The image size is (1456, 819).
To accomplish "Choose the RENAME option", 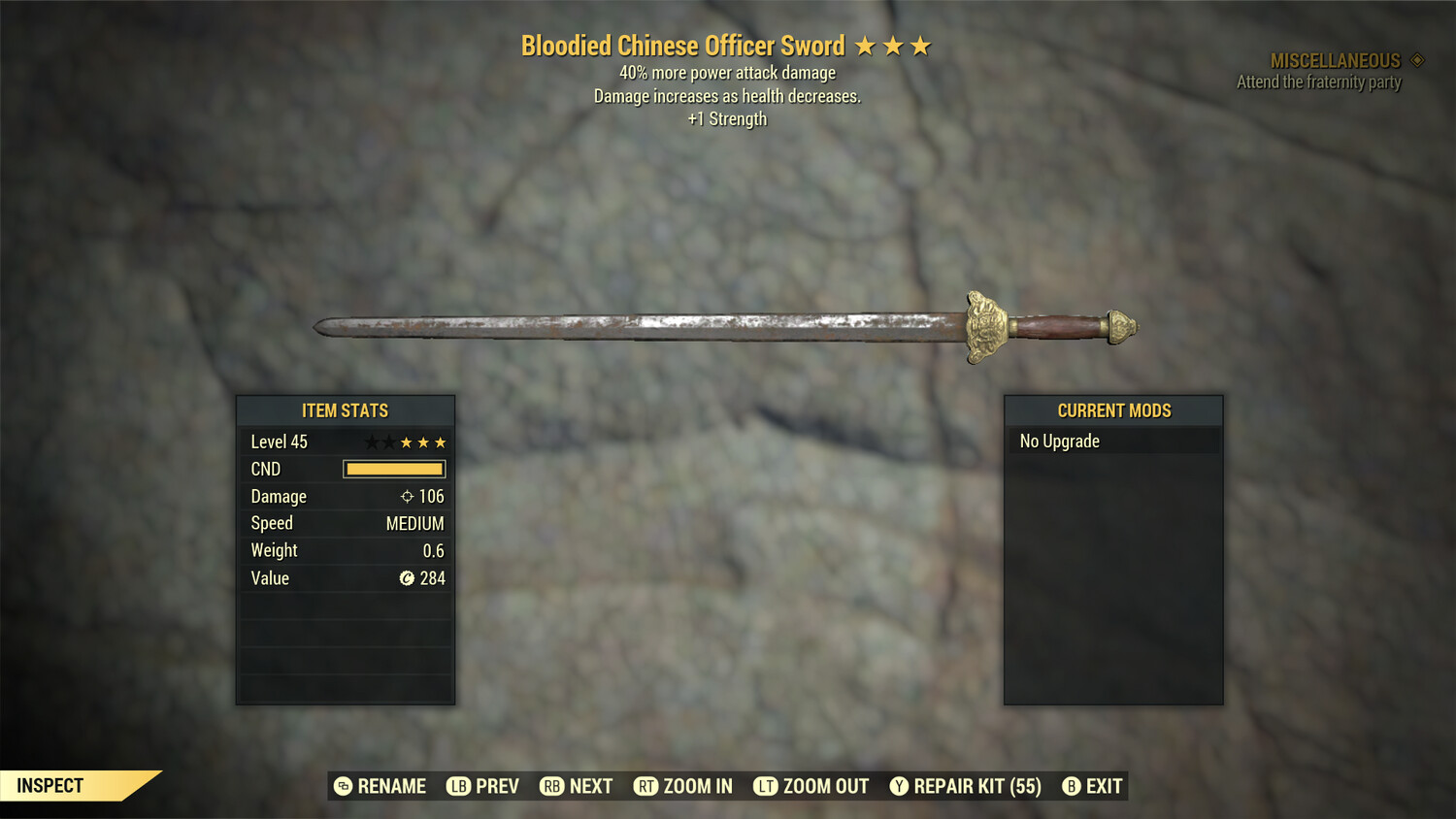I will click(381, 786).
